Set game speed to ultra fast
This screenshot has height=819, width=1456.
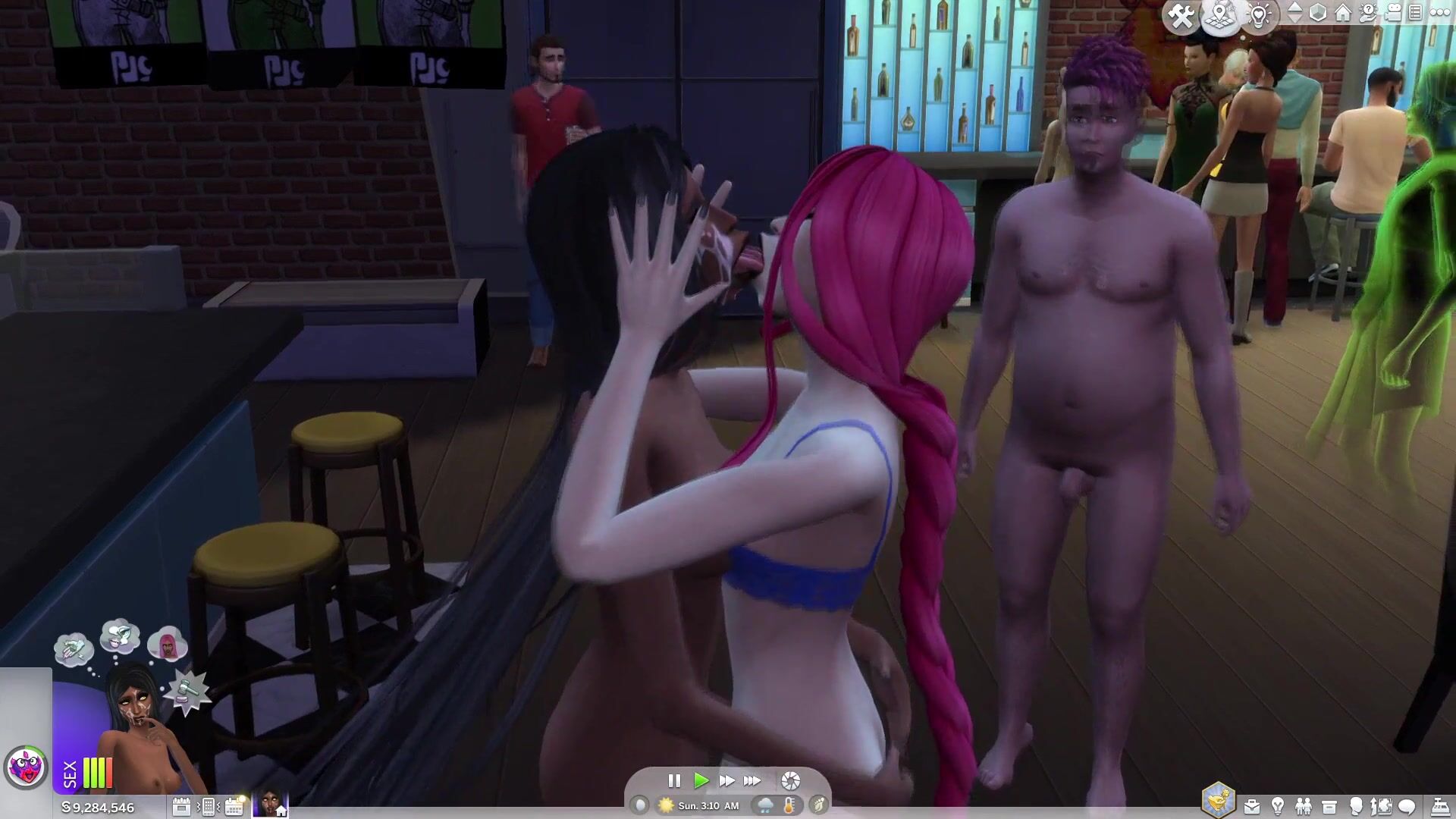[752, 780]
